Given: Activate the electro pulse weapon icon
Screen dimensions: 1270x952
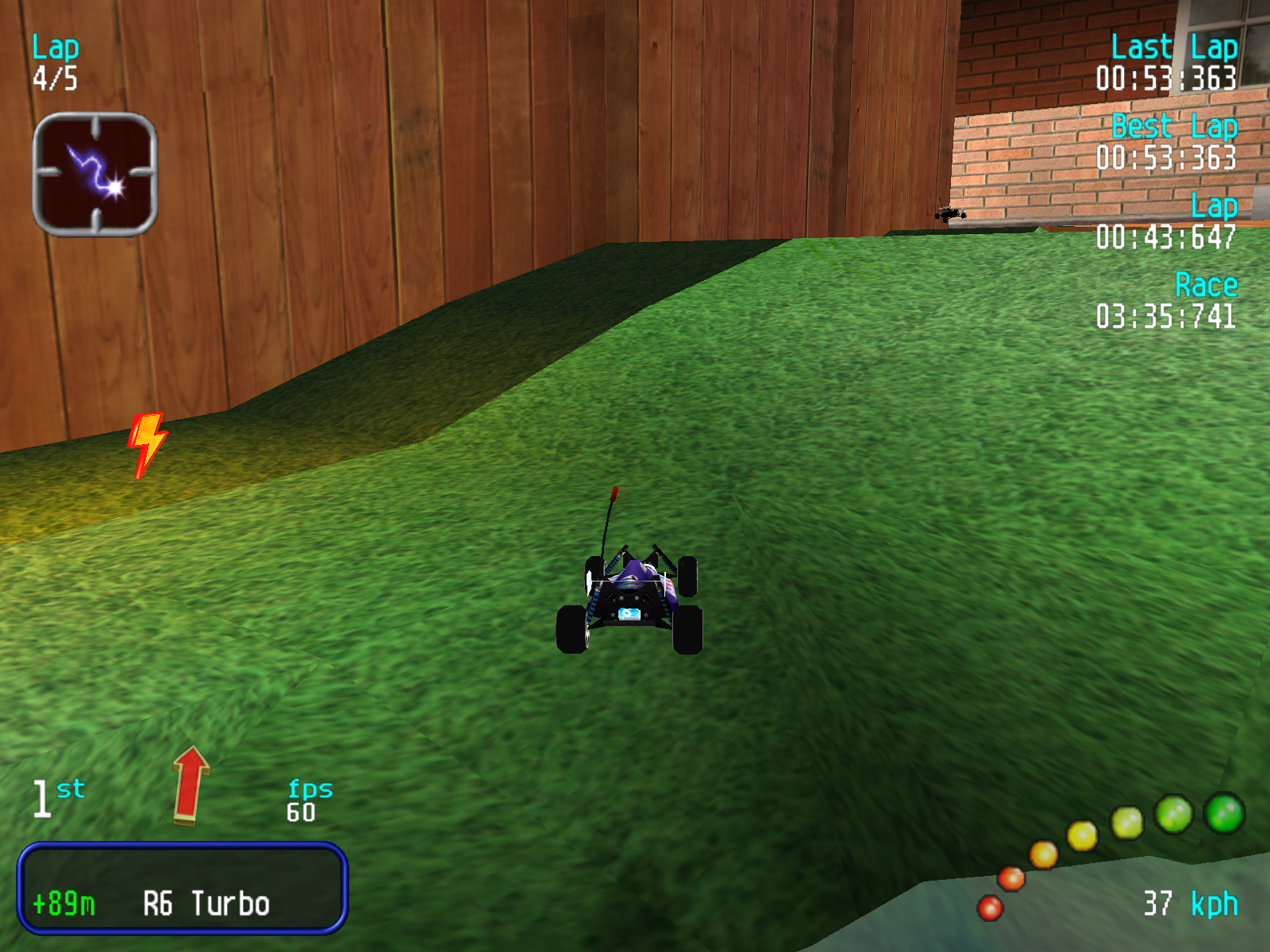Looking at the screenshot, I should [x=95, y=175].
